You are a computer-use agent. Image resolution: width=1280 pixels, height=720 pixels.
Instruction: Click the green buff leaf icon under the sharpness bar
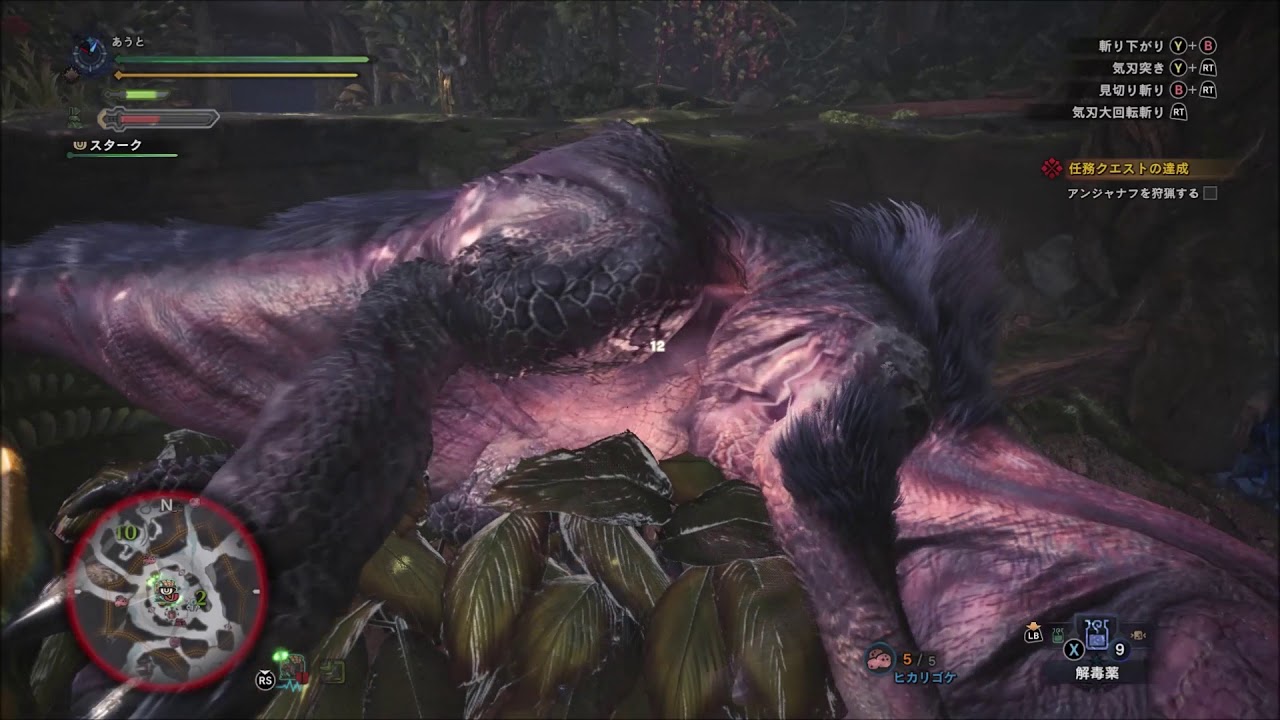(73, 118)
